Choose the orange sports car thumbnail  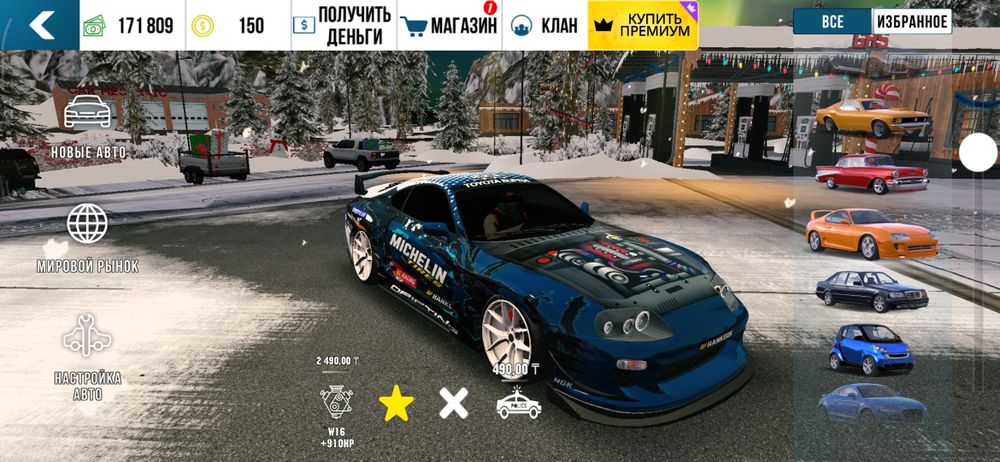pyautogui.click(x=868, y=232)
